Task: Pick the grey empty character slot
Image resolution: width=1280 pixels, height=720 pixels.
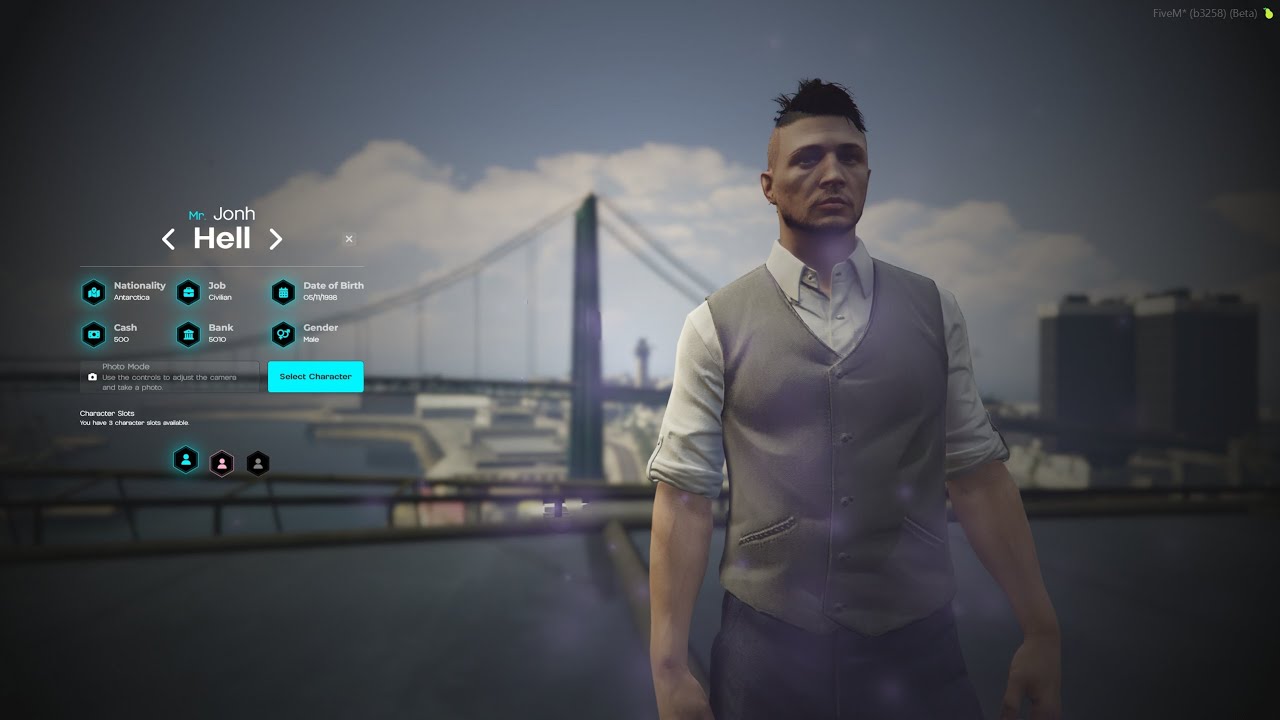Action: point(258,463)
